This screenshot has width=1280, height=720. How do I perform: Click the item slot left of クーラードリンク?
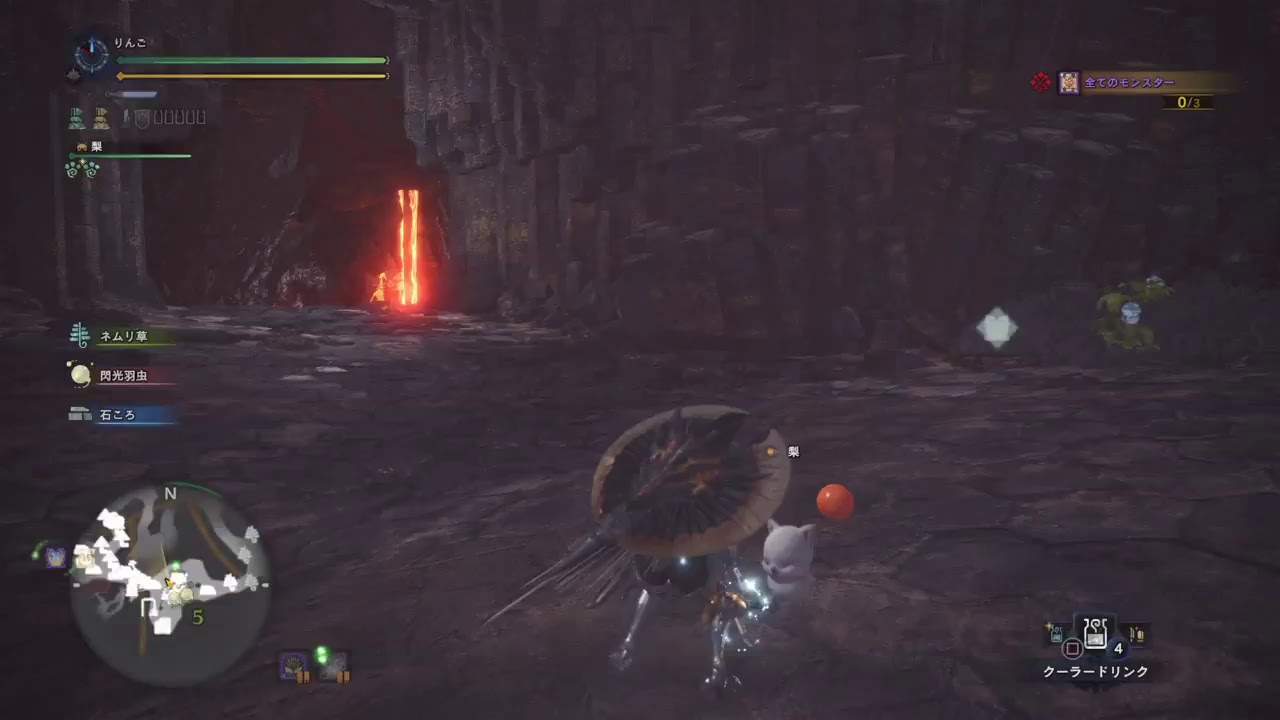point(1055,635)
